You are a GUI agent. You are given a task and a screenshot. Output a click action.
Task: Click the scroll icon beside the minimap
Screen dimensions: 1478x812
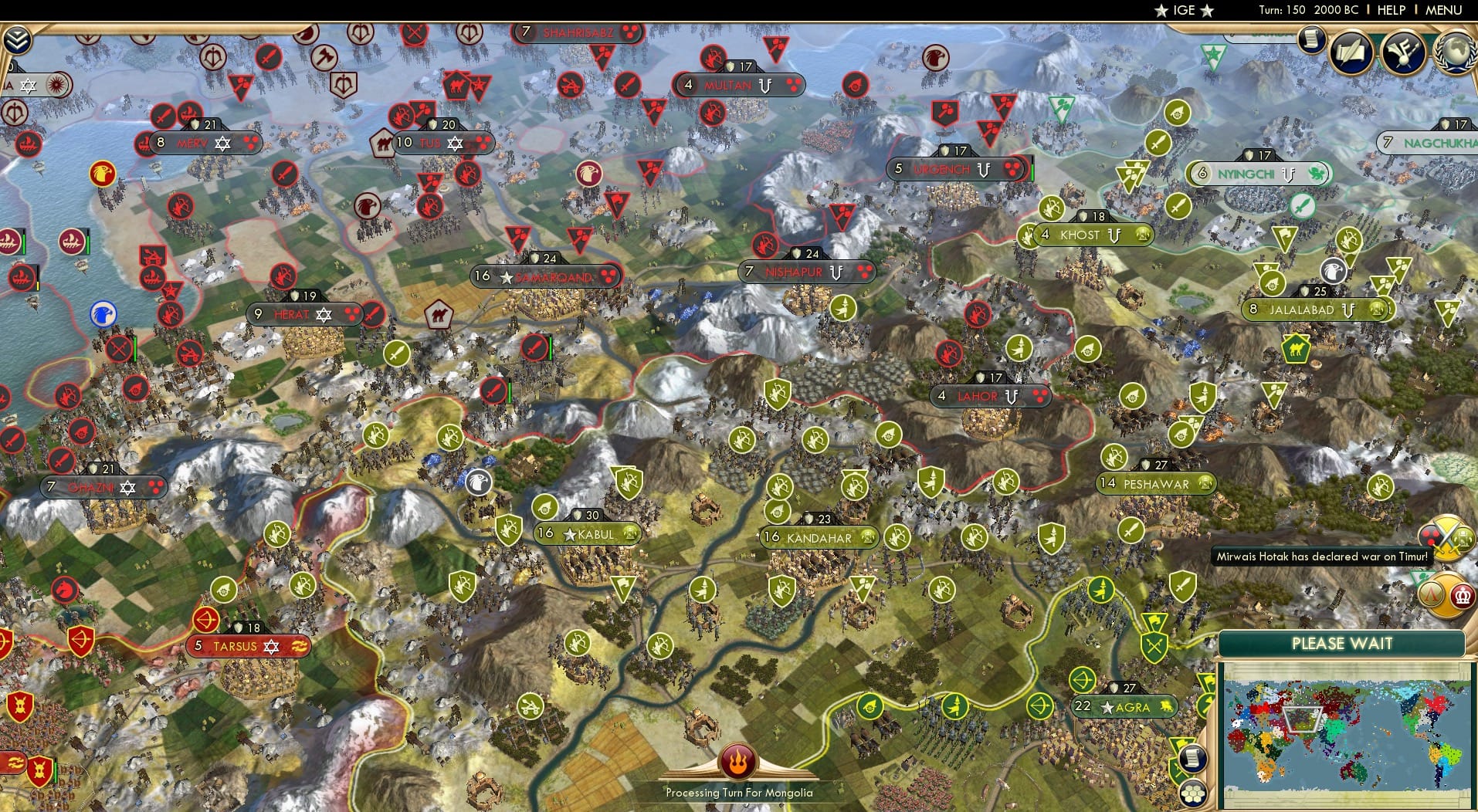tap(1193, 758)
